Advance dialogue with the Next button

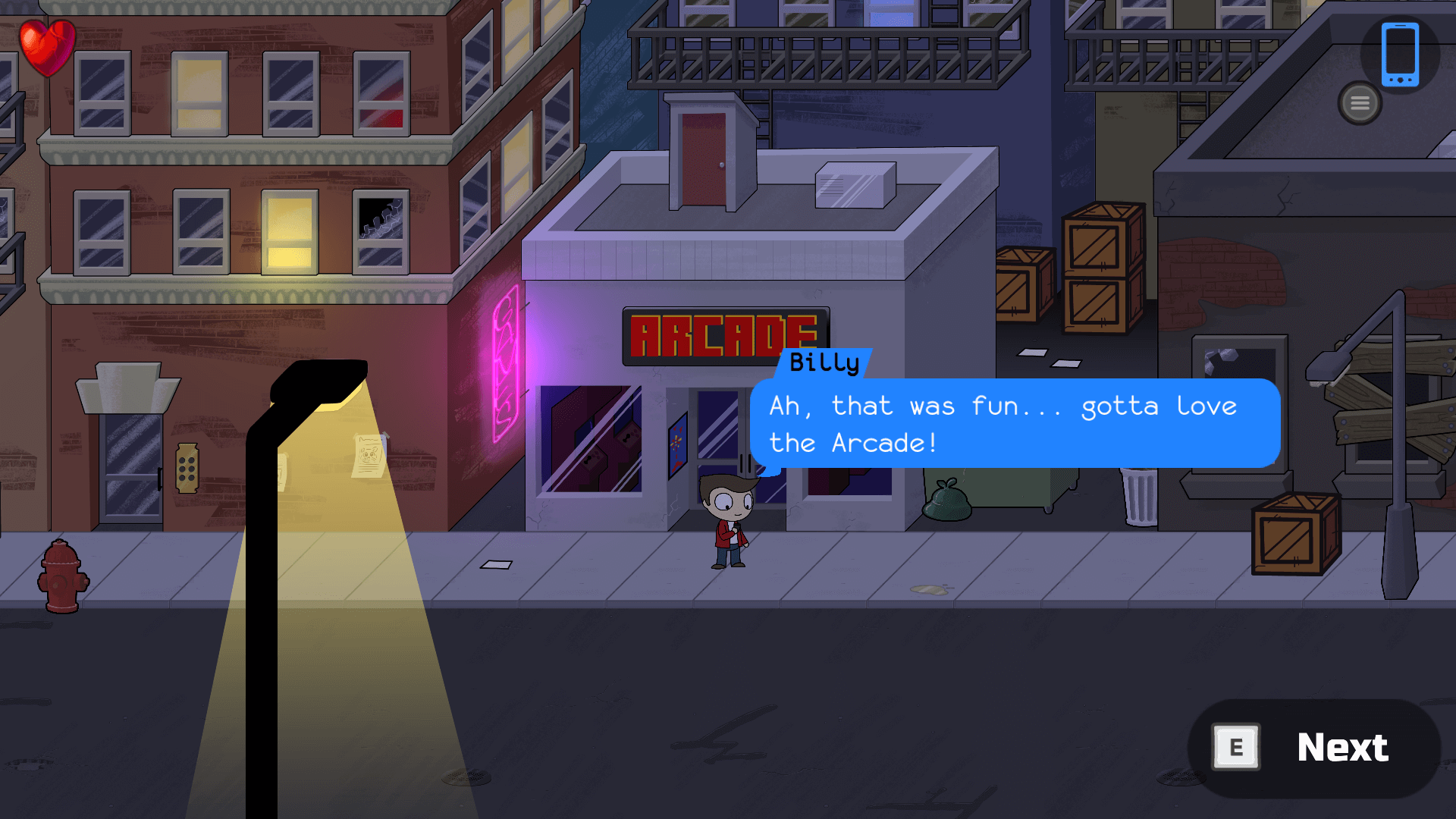click(x=1314, y=748)
